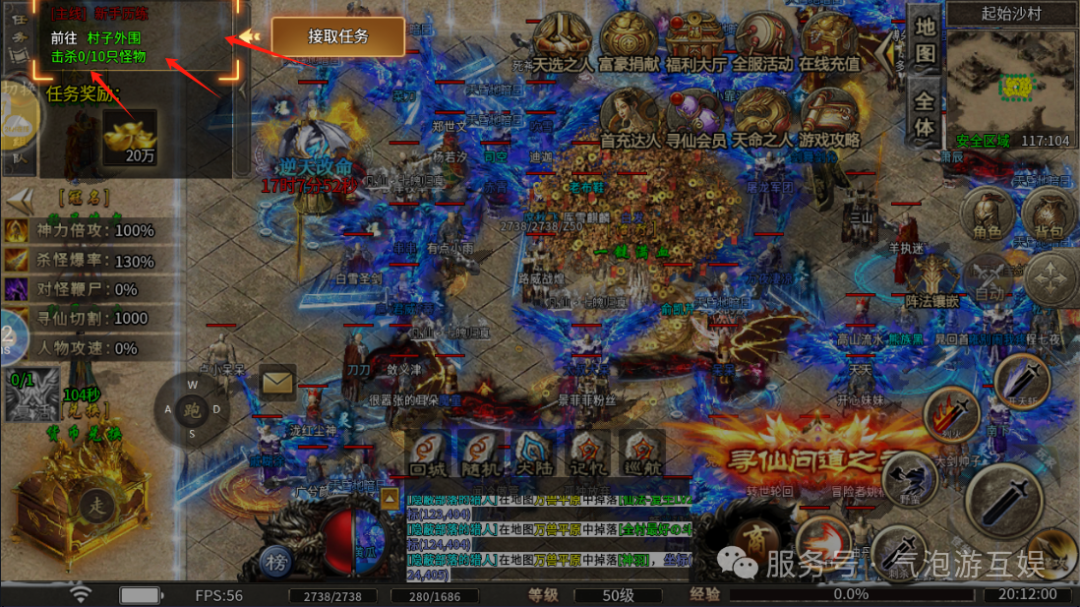The width and height of the screenshot is (1080, 607).
Task: Accept the quest with 接取任务 button
Action: pyautogui.click(x=338, y=37)
